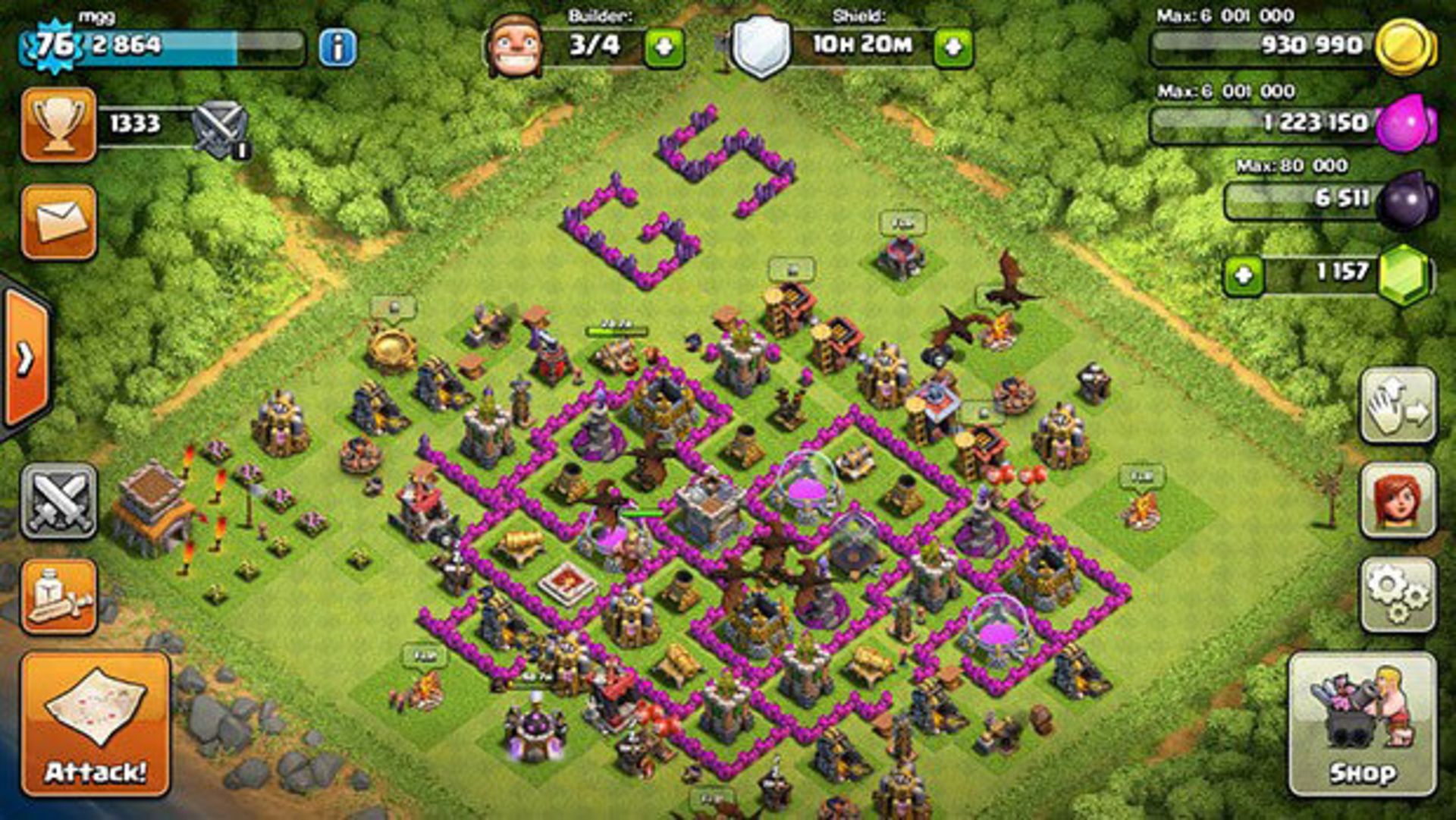Click the pink elixir drop icon

click(1405, 123)
